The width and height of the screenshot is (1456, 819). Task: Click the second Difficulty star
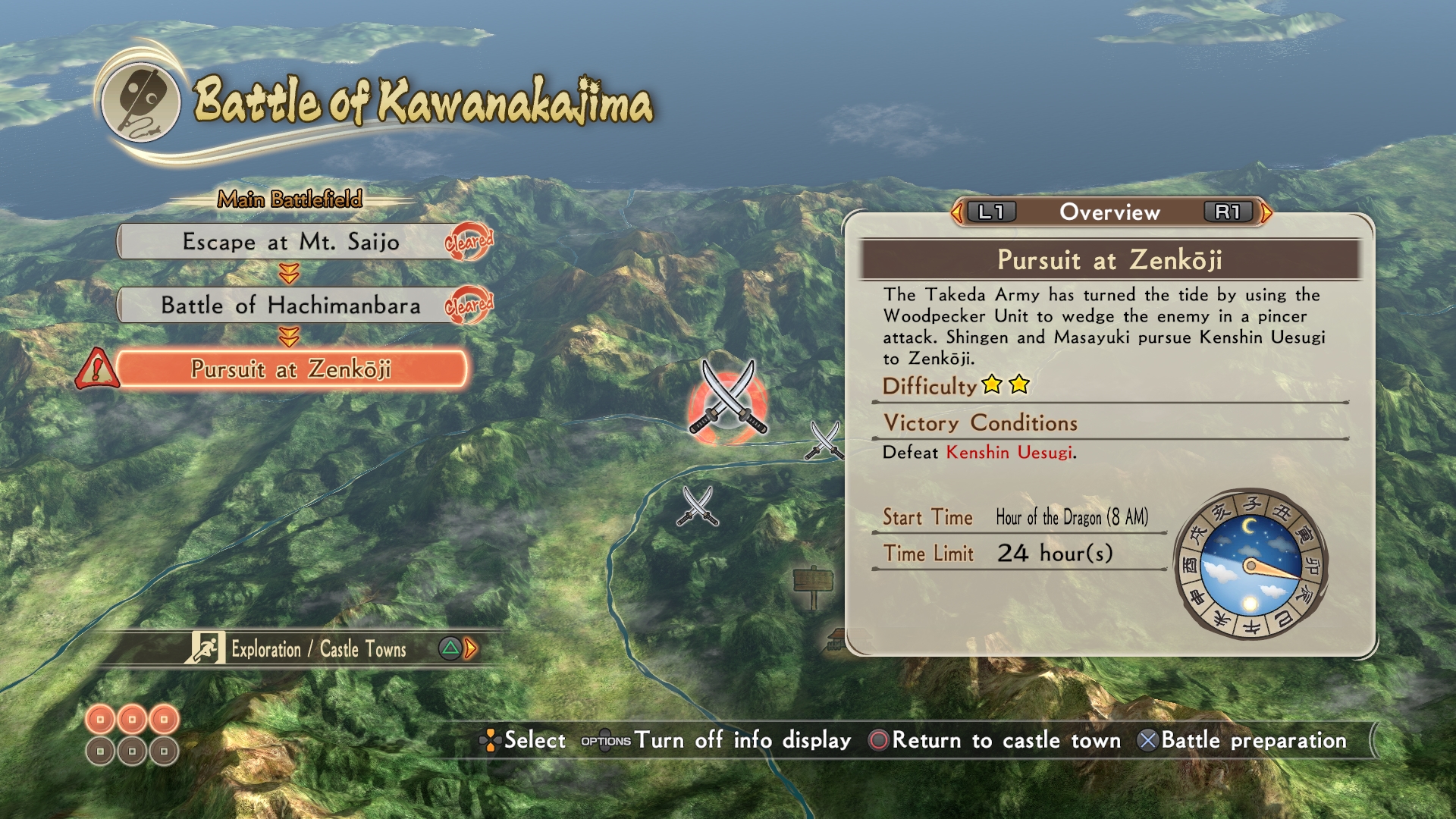point(1018,385)
